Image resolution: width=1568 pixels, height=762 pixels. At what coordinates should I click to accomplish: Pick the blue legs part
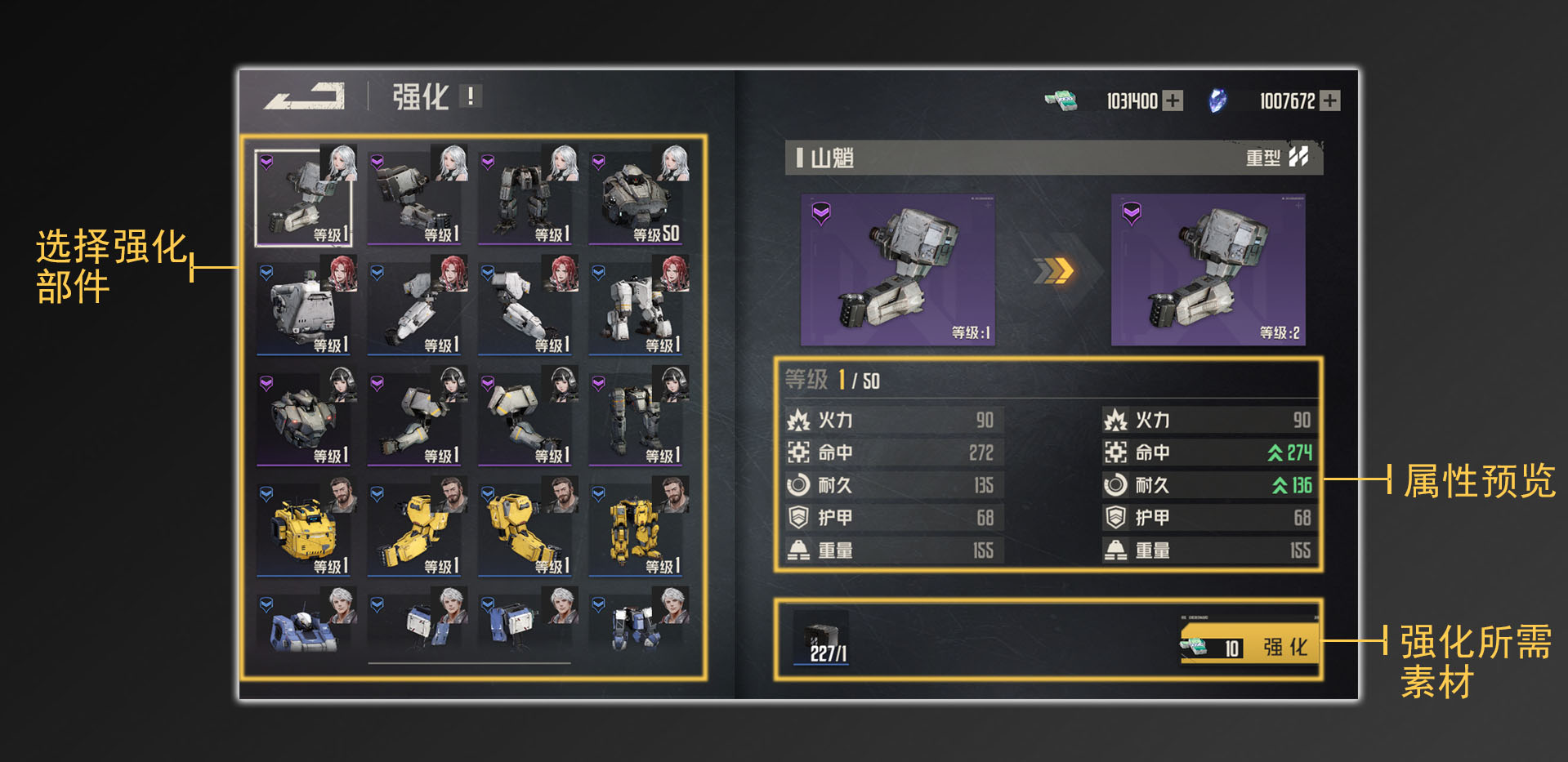[637, 625]
